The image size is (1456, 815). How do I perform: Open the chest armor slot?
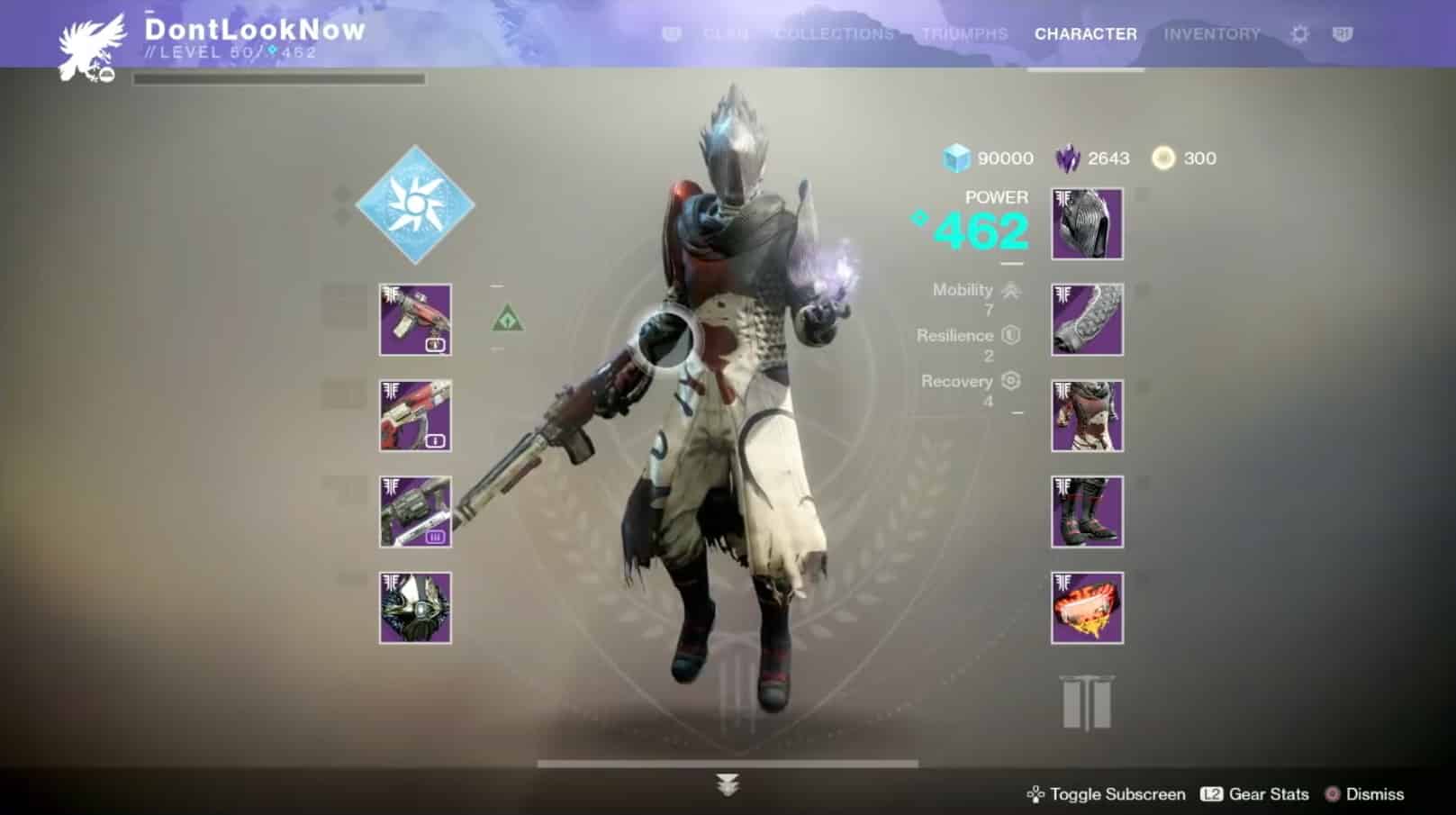(1087, 415)
